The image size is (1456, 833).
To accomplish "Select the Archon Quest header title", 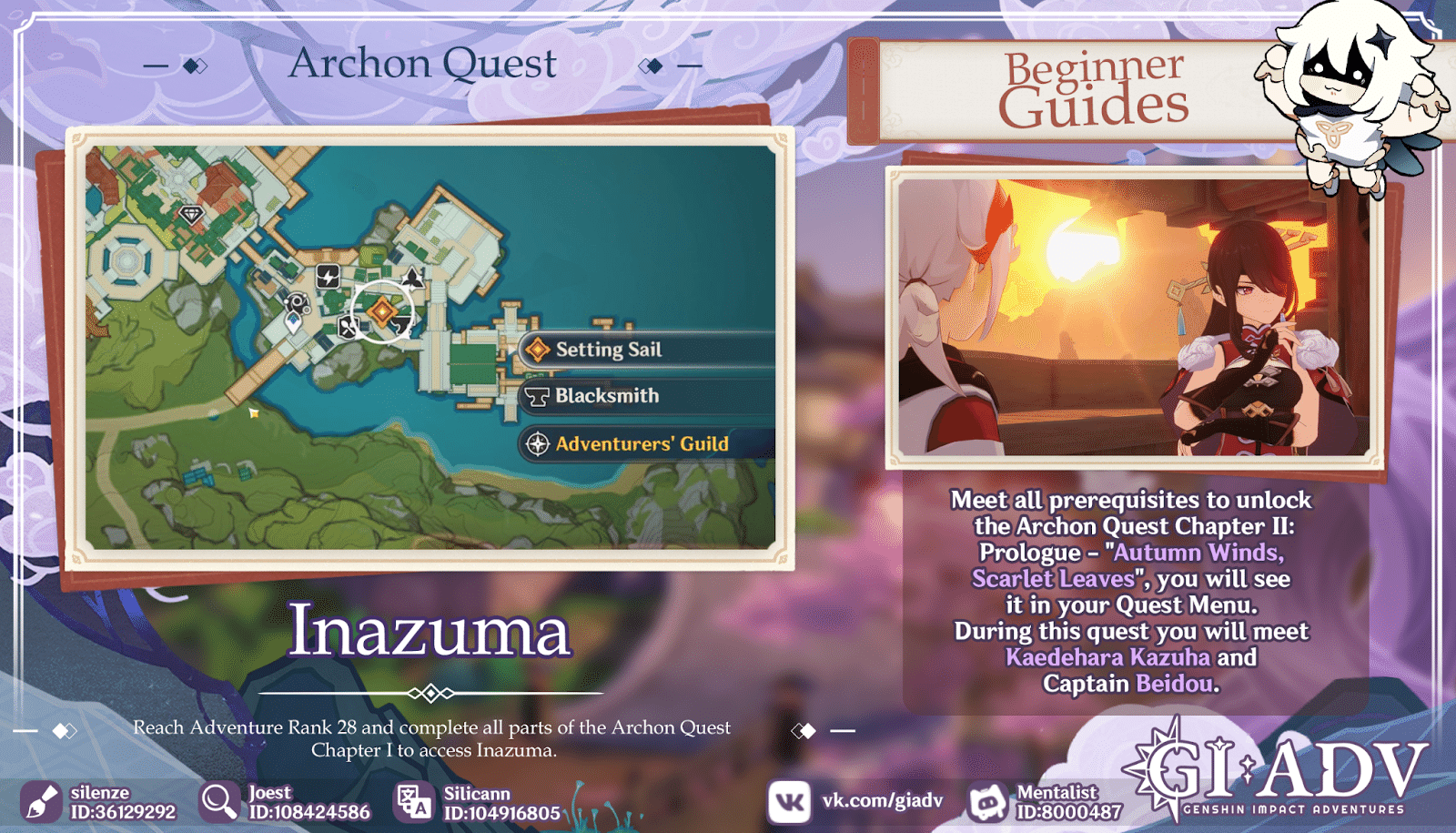I will pos(423,63).
